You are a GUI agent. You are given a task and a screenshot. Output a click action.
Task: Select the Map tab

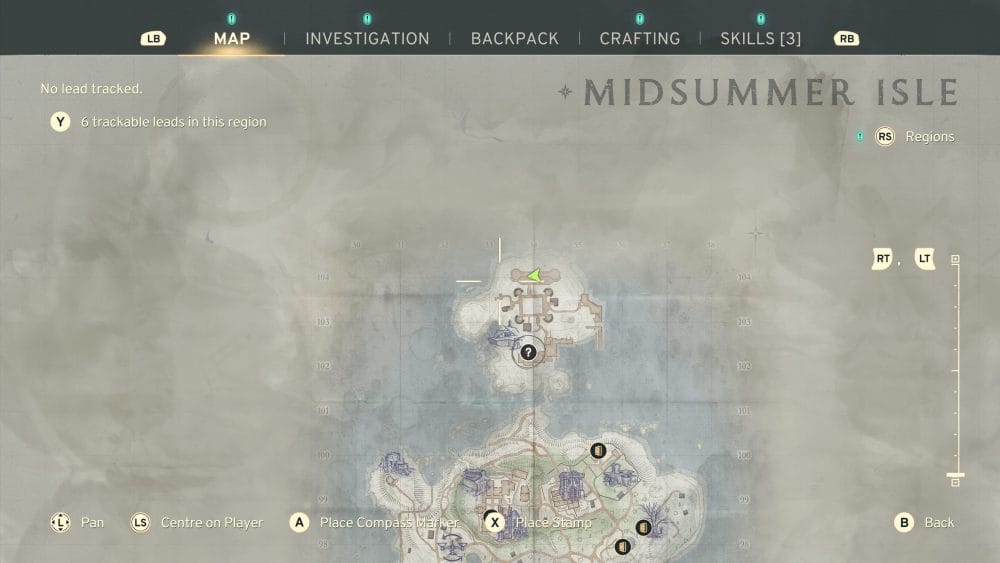coord(232,39)
